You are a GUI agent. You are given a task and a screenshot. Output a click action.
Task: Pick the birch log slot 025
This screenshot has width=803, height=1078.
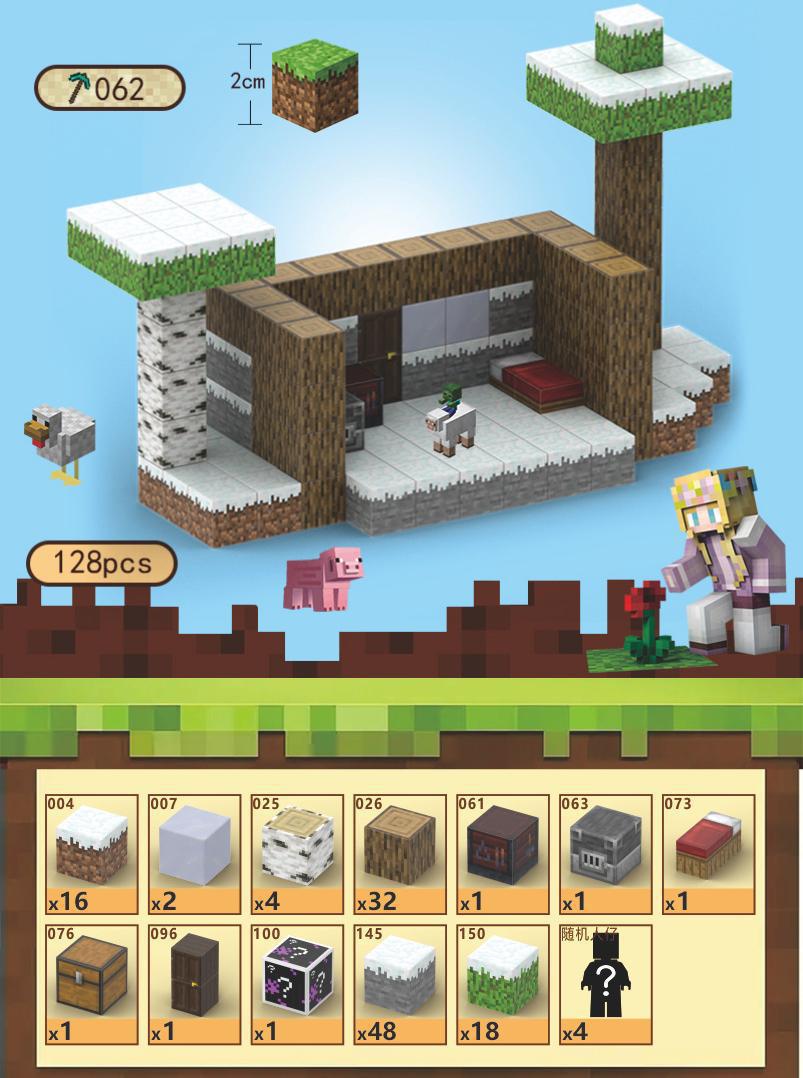coord(297,853)
